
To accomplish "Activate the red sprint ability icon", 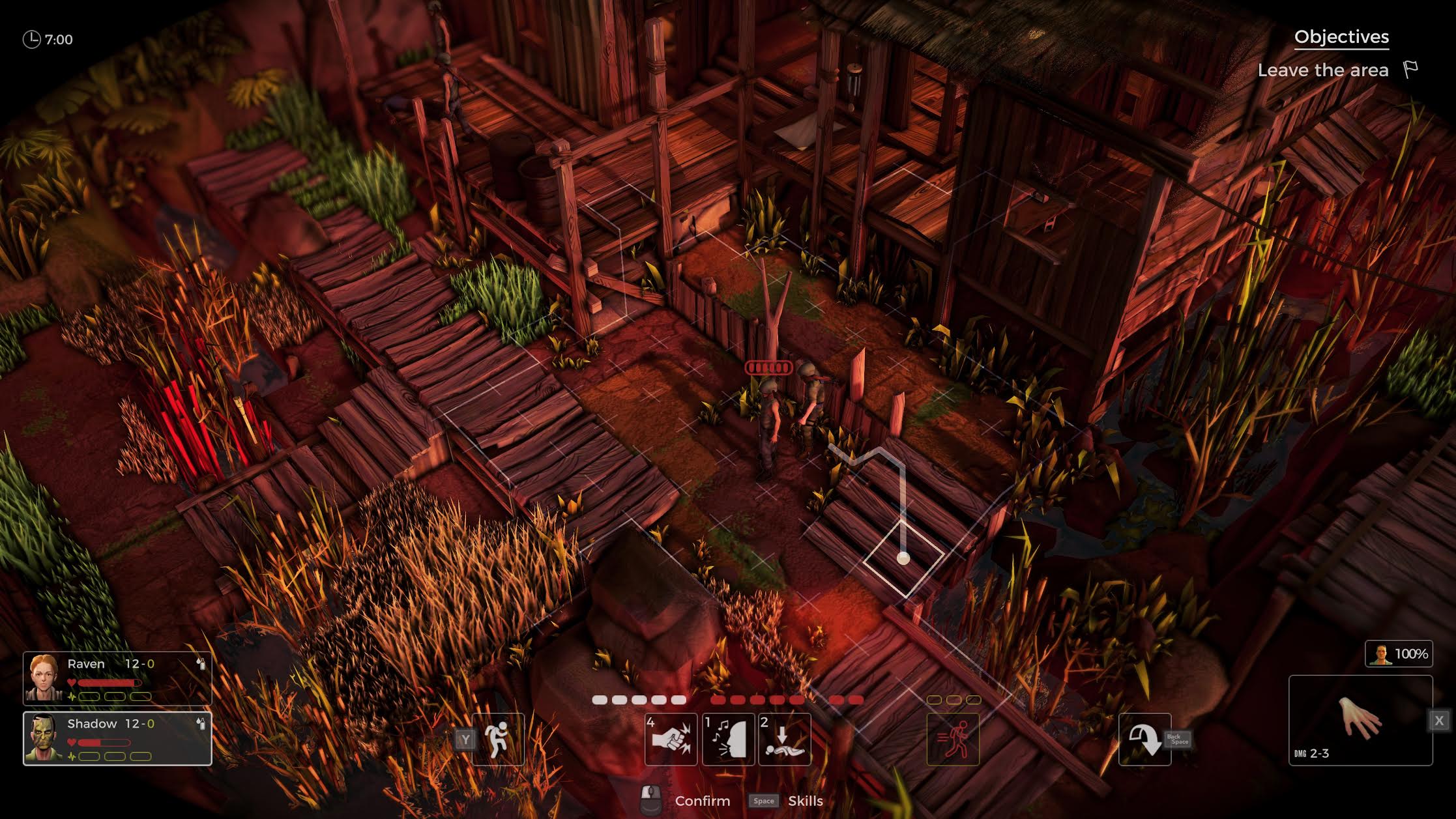I will [953, 739].
